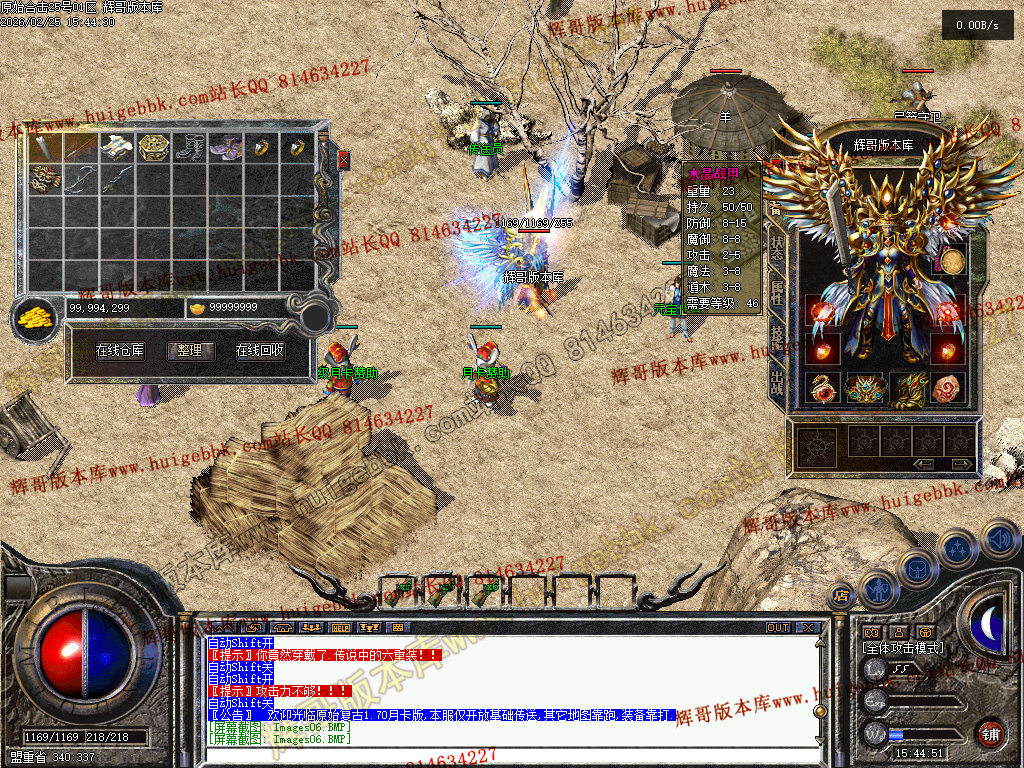This screenshot has width=1024, height=768.
Task: Click the OUT button on chat bar
Action: [777, 628]
